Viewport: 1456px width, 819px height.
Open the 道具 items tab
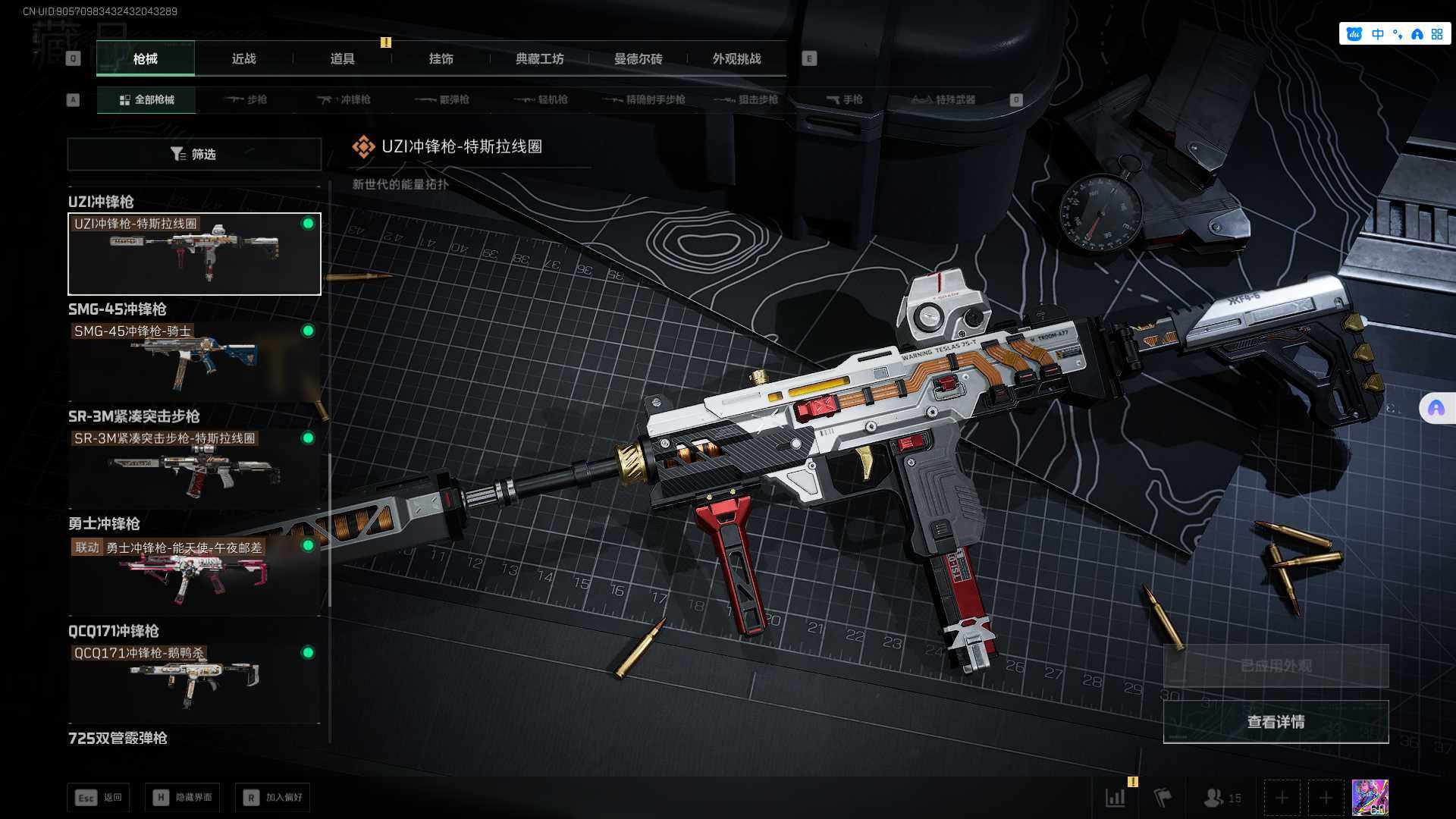click(x=342, y=59)
